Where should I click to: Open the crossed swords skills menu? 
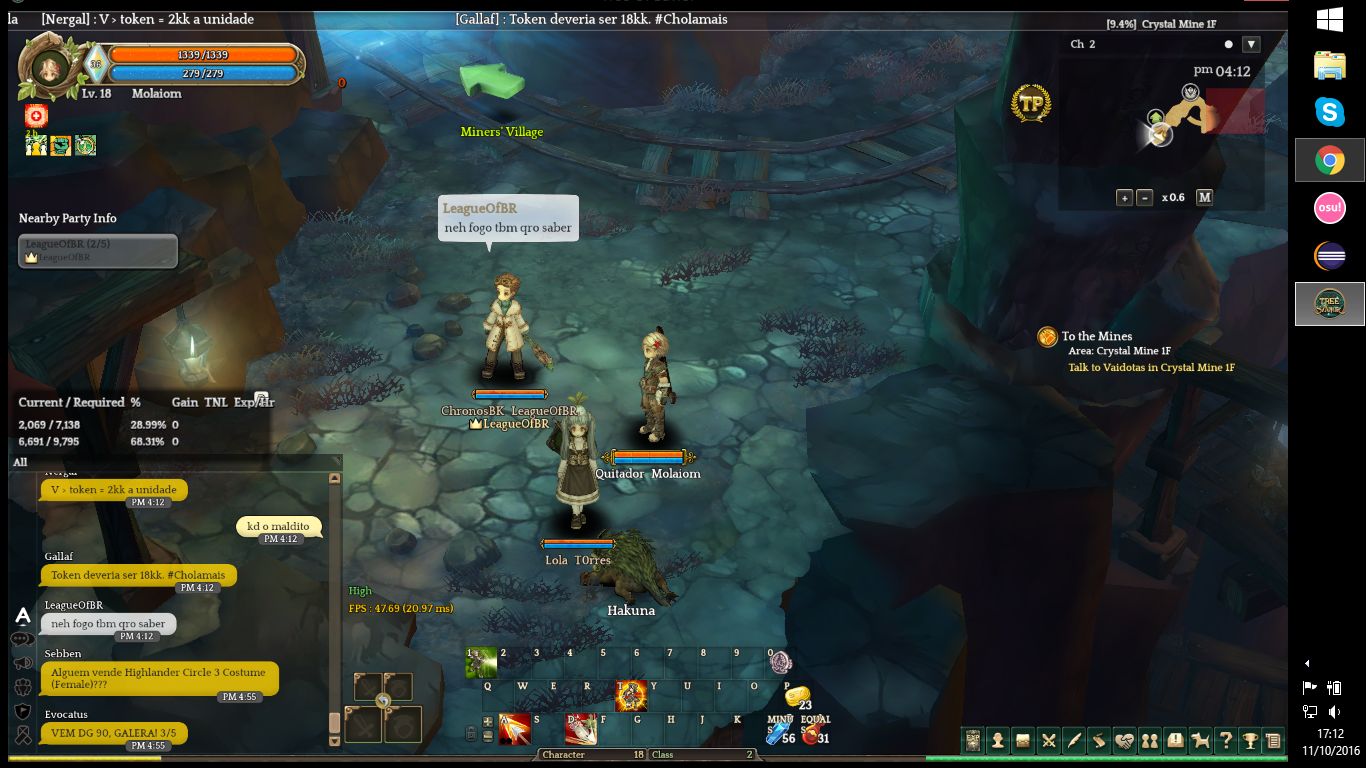click(1048, 741)
